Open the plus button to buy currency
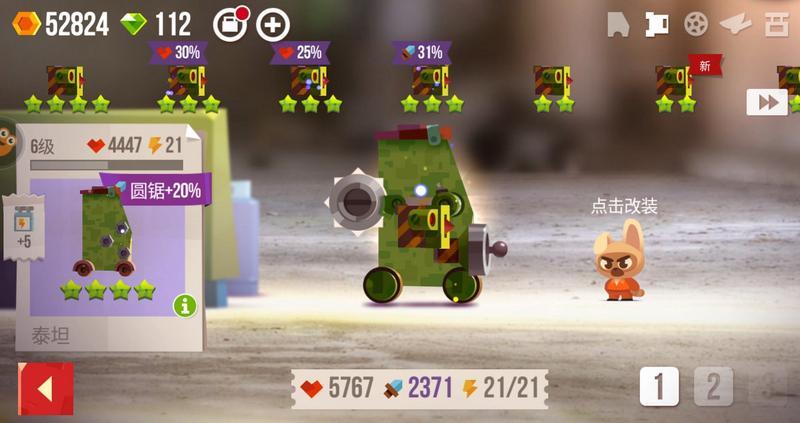The width and height of the screenshot is (800, 423). (273, 24)
